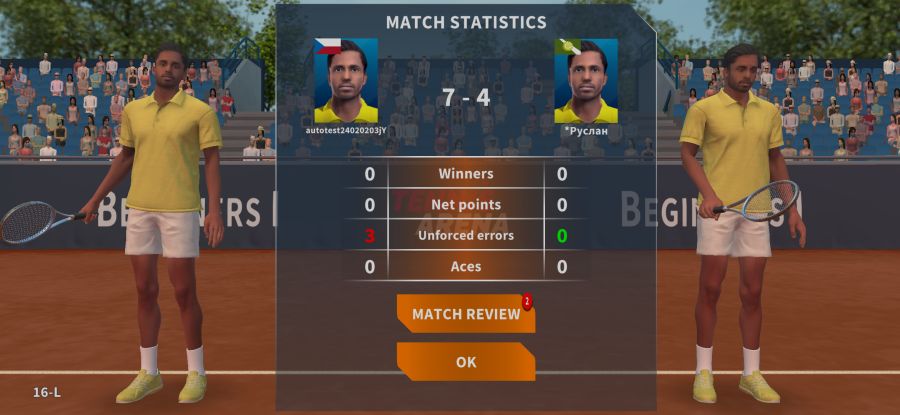Confirm the match statistics with OK
This screenshot has height=415, width=900.
465,362
